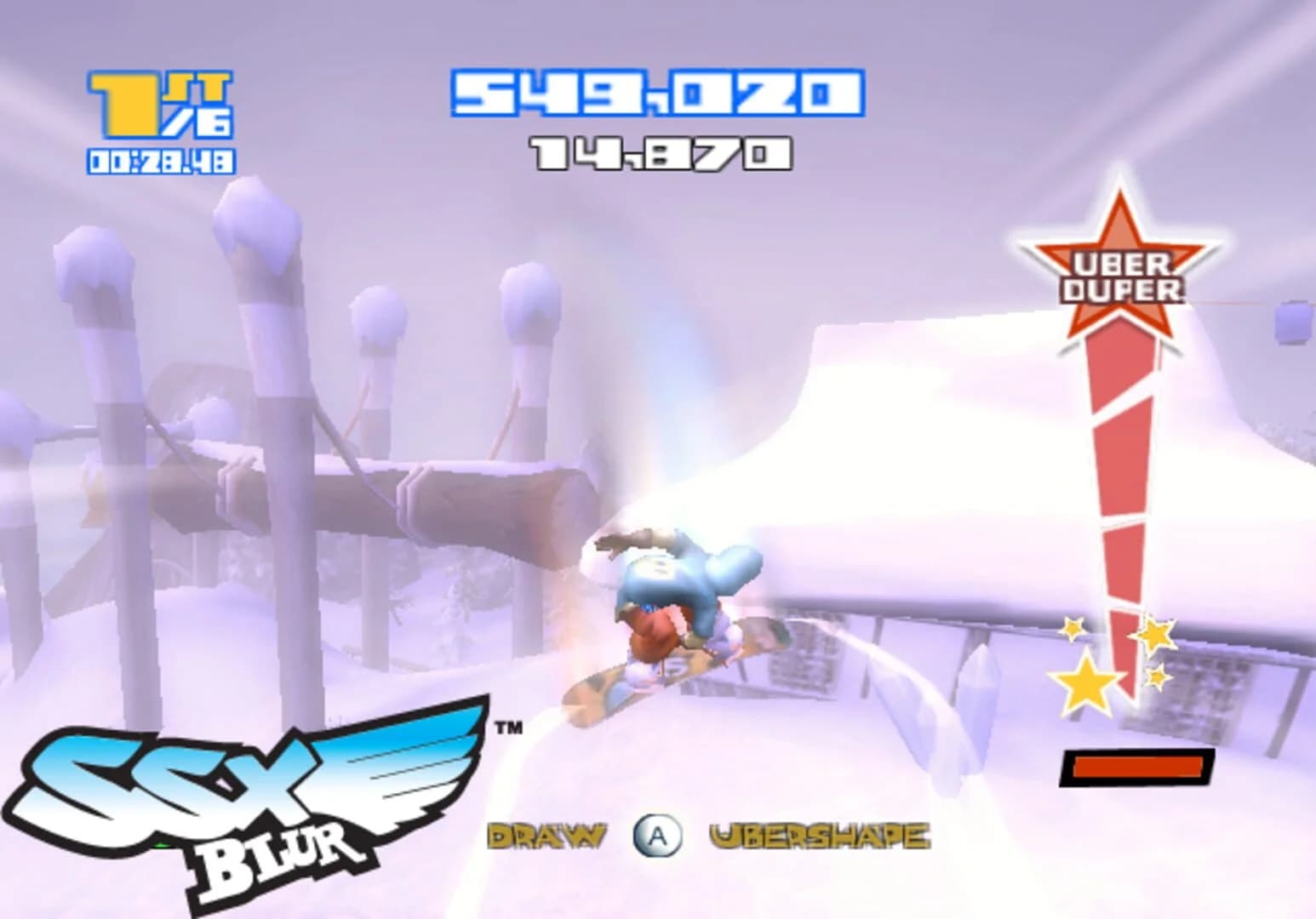
Task: Select the large yellow star below the meter
Action: [x=1087, y=681]
